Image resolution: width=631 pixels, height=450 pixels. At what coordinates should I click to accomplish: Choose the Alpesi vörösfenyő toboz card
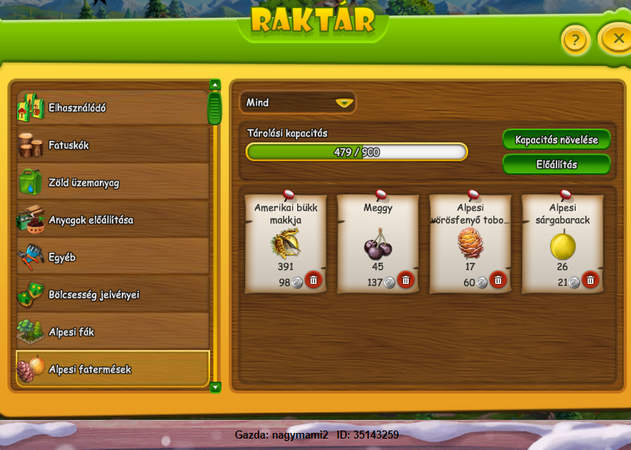click(x=470, y=240)
